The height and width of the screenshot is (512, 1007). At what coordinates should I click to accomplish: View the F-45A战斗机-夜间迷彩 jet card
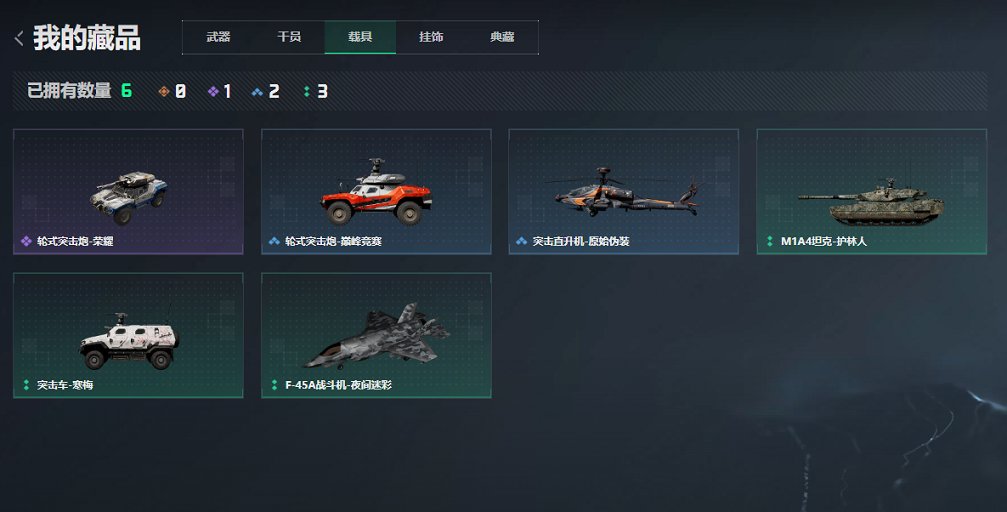pos(376,335)
